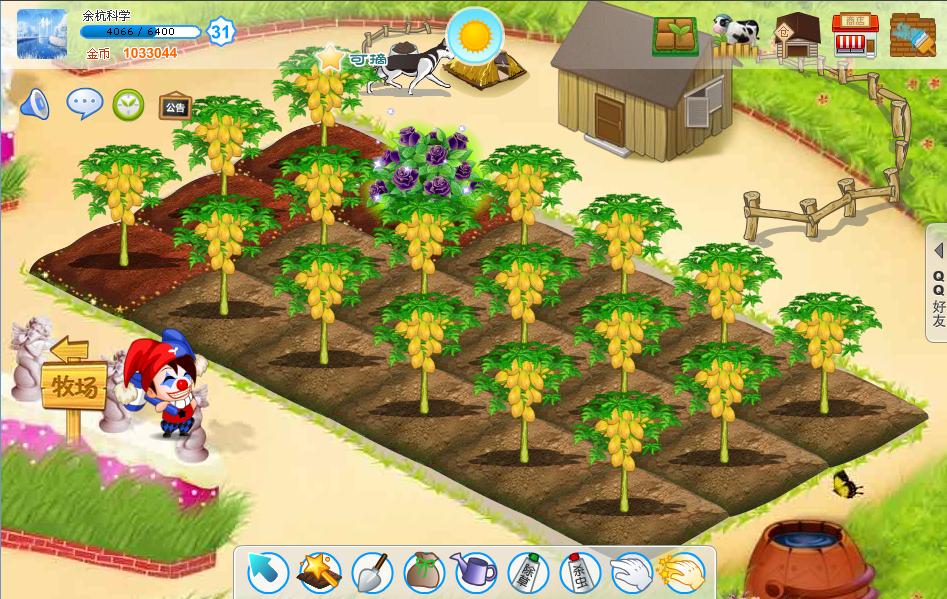
Task: Go to the cow pasture icon
Action: click(x=736, y=32)
